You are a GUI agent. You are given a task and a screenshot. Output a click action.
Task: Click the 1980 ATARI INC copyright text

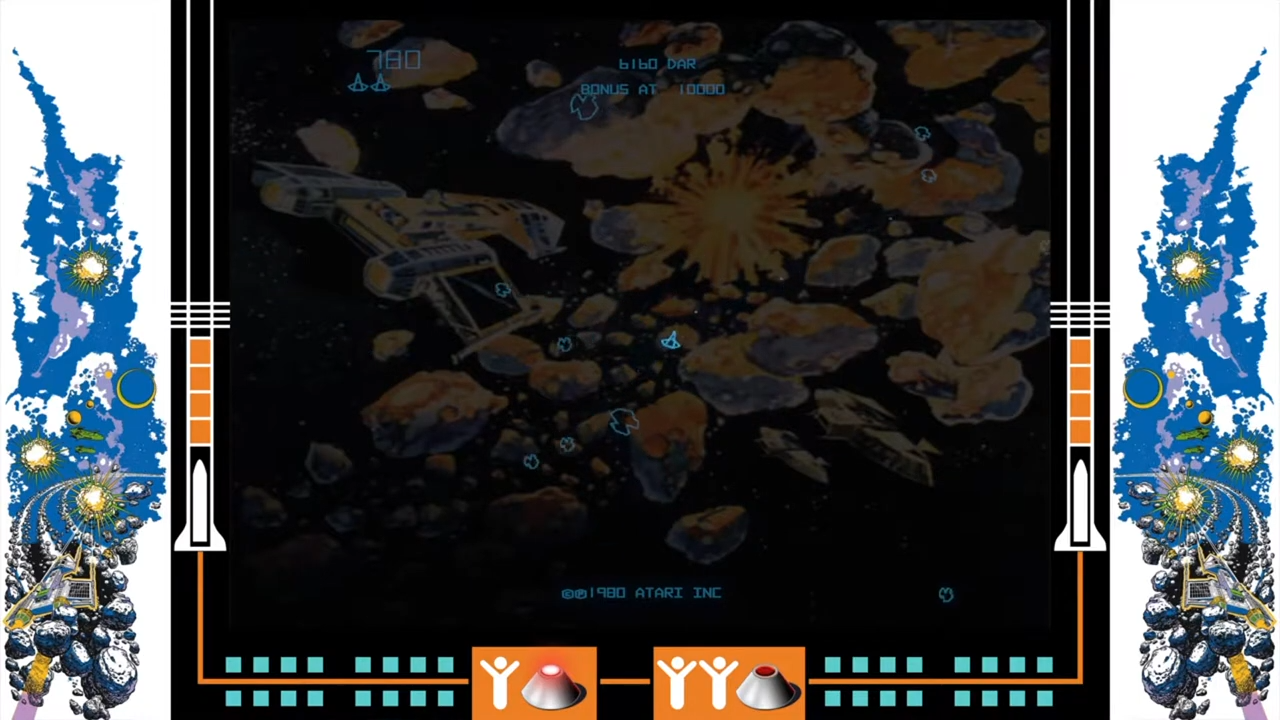641,592
